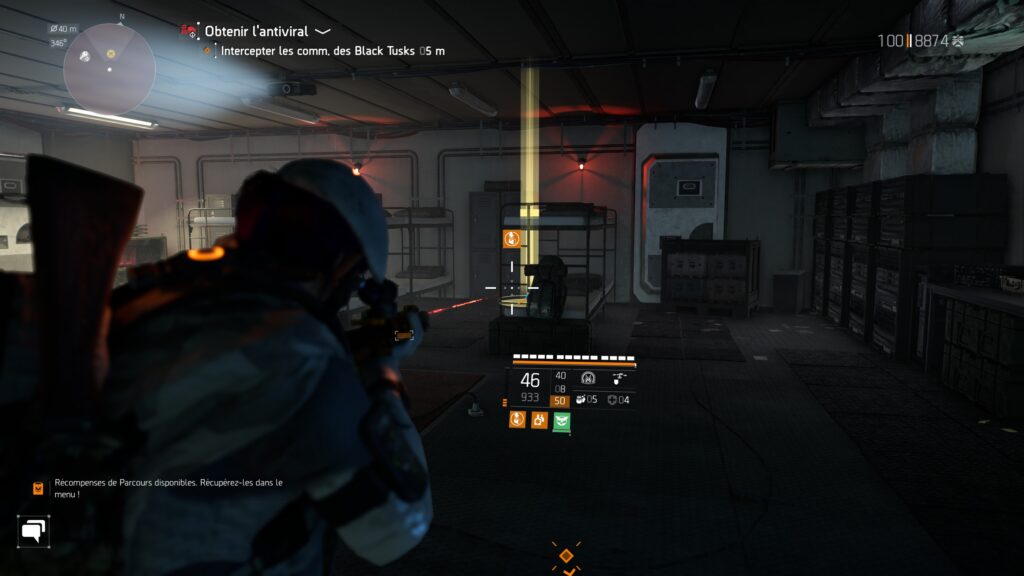Click the orange diamond waypoint indicator
1024x576 pixels.
(x=566, y=555)
